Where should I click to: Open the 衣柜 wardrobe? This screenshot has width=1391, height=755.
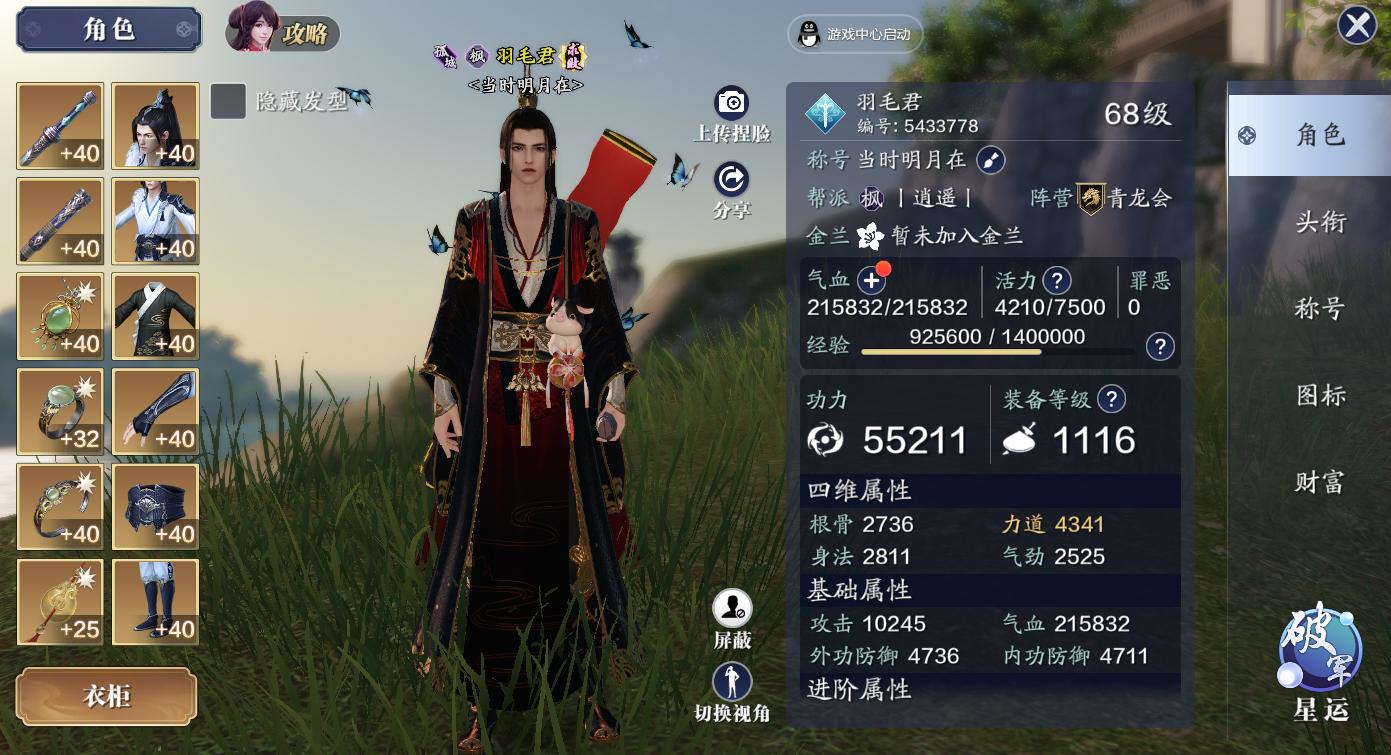106,697
